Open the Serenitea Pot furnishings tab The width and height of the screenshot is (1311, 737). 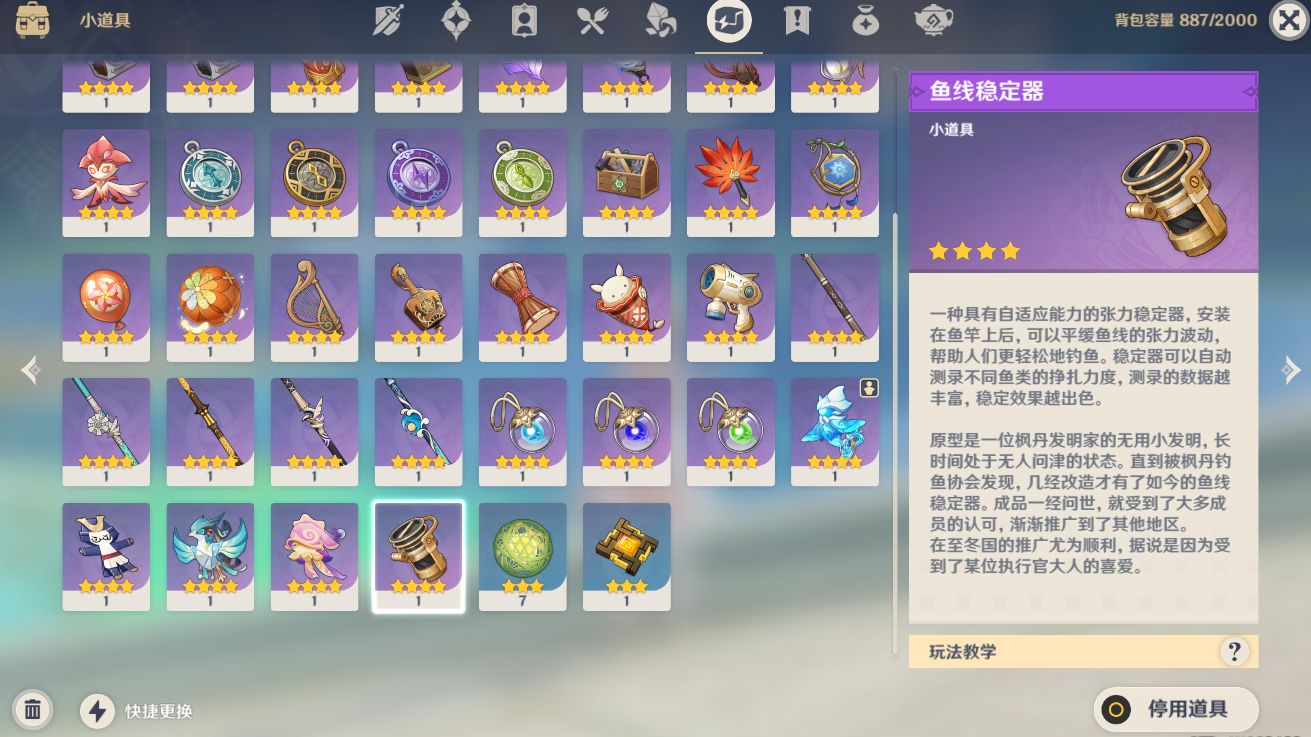coord(933,22)
